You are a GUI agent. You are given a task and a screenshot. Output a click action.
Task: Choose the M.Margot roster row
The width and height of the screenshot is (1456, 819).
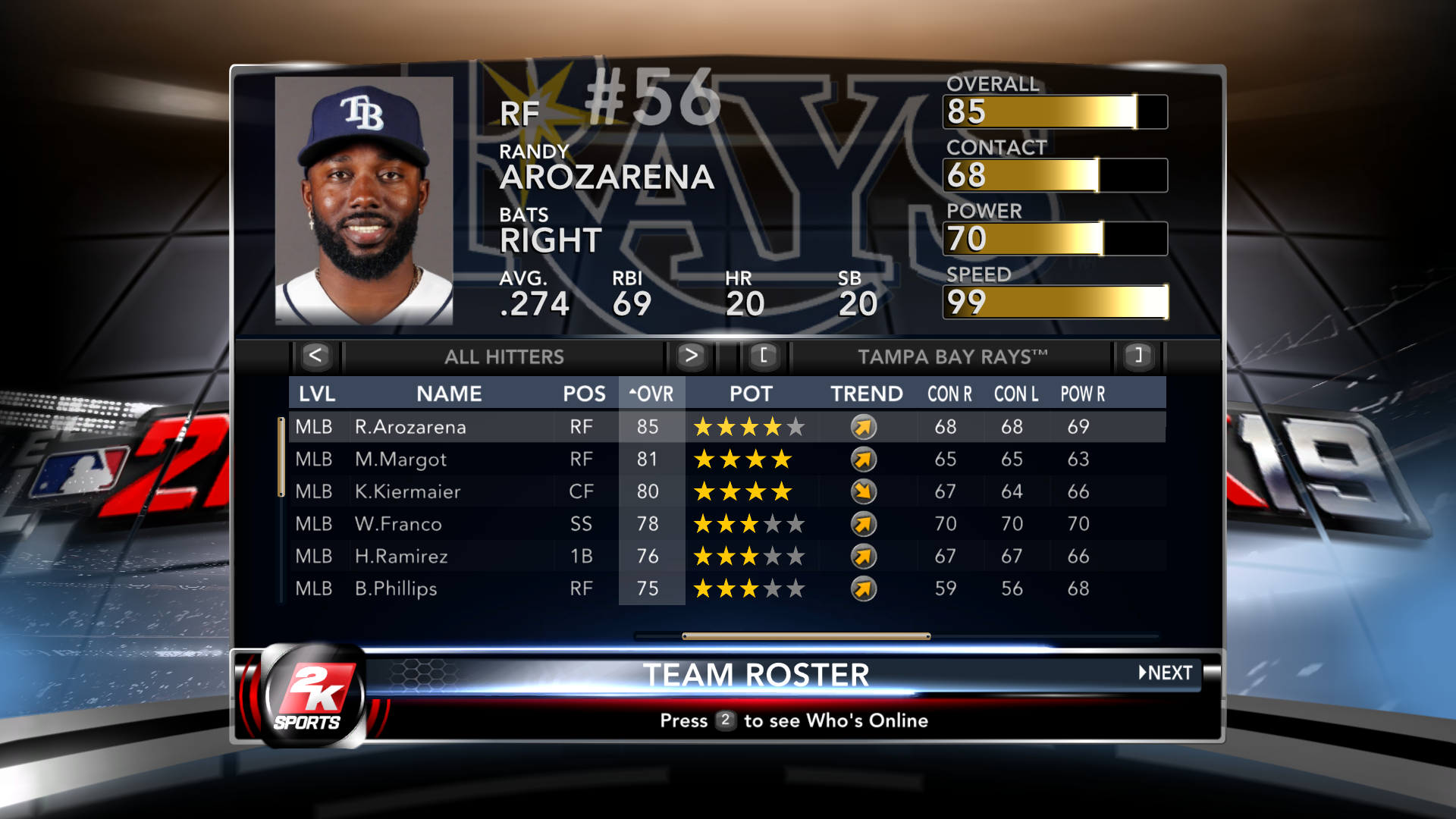click(400, 460)
